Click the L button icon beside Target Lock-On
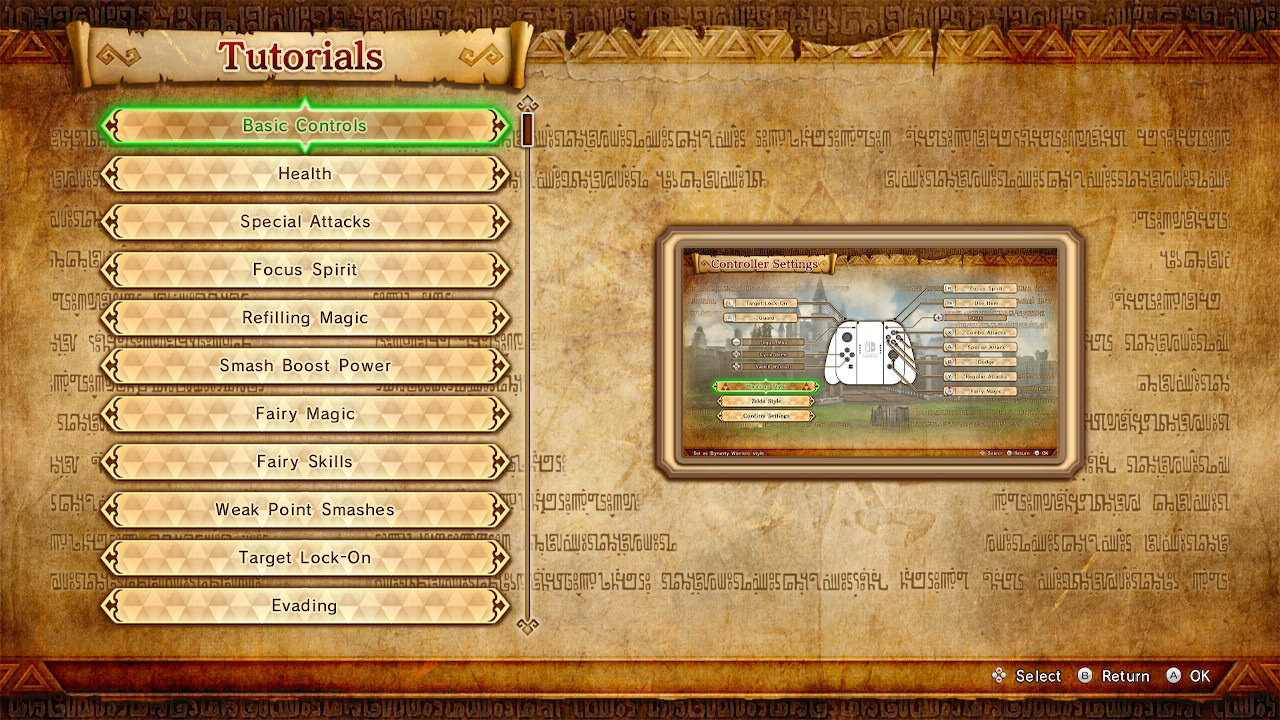1280x720 pixels. [x=729, y=303]
